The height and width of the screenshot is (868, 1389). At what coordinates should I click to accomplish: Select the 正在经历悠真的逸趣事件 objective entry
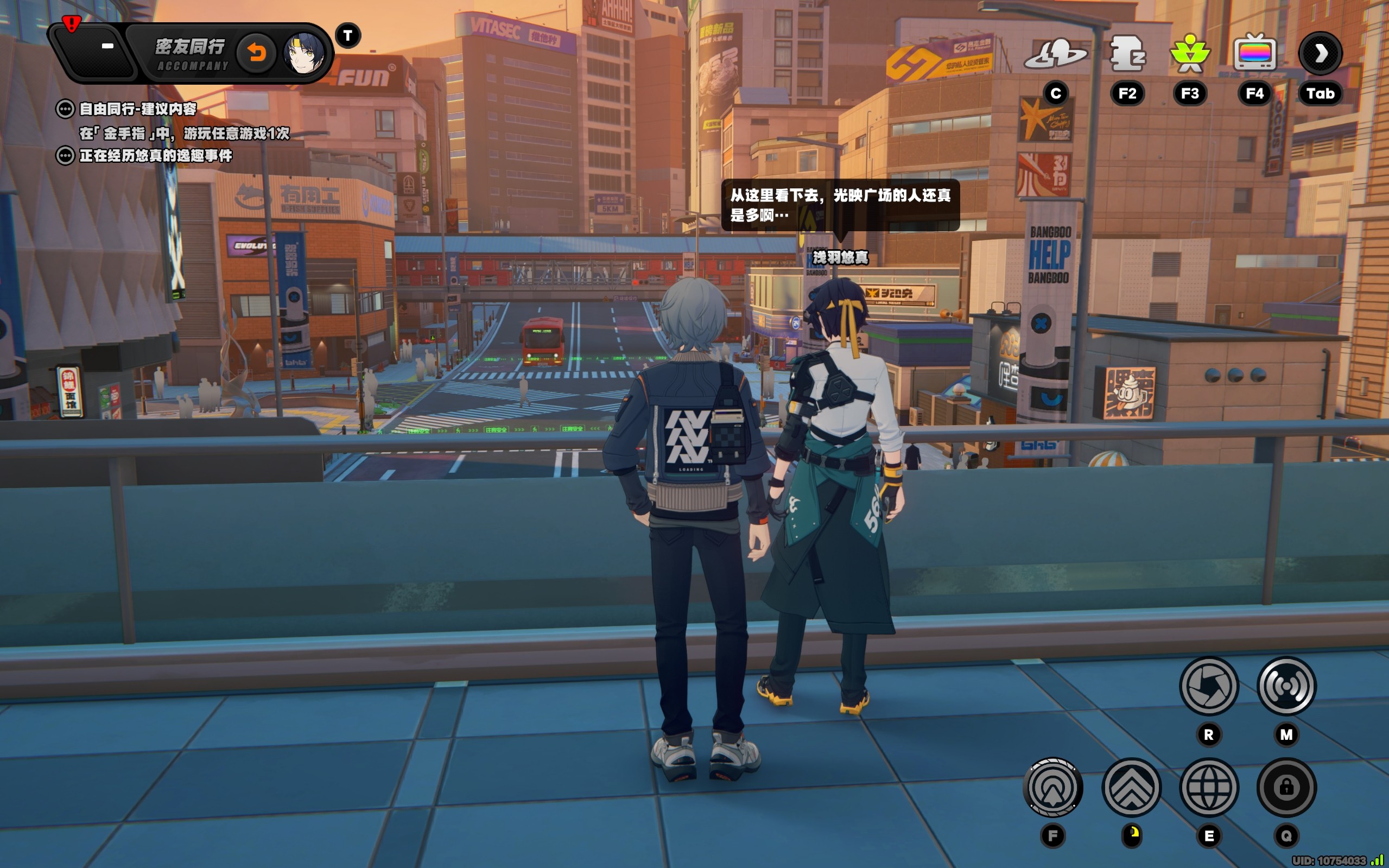(156, 156)
